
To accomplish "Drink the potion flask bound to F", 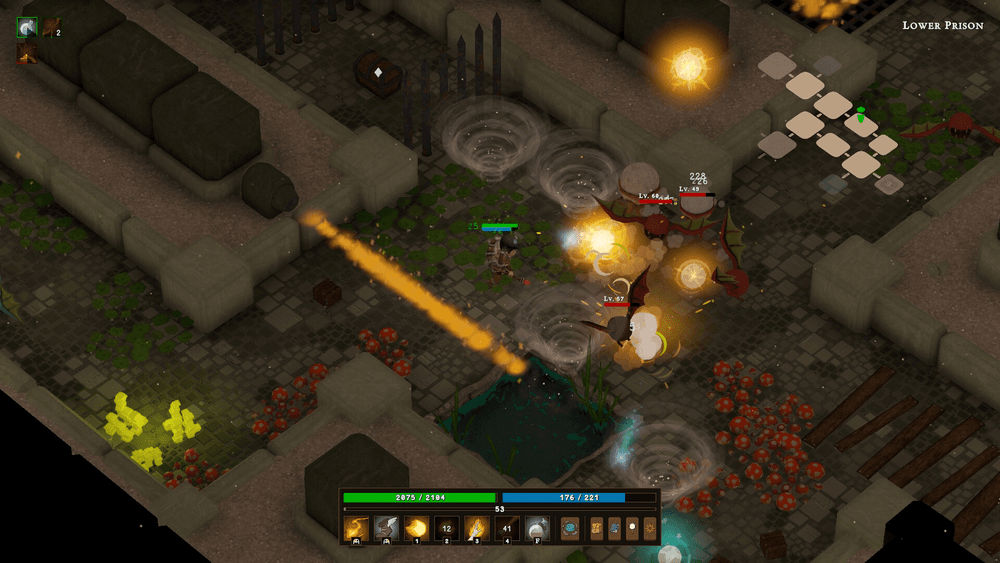I will pos(537,527).
